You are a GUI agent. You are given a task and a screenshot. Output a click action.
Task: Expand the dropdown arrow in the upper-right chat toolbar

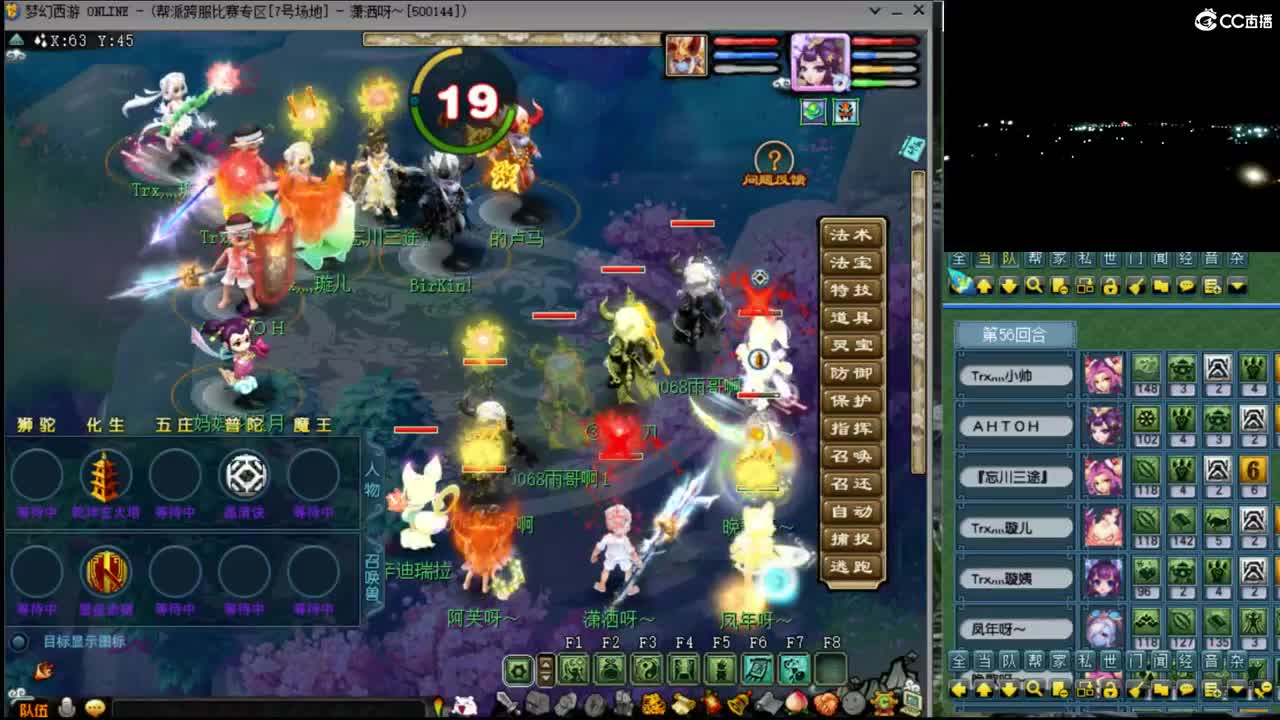tap(1237, 287)
